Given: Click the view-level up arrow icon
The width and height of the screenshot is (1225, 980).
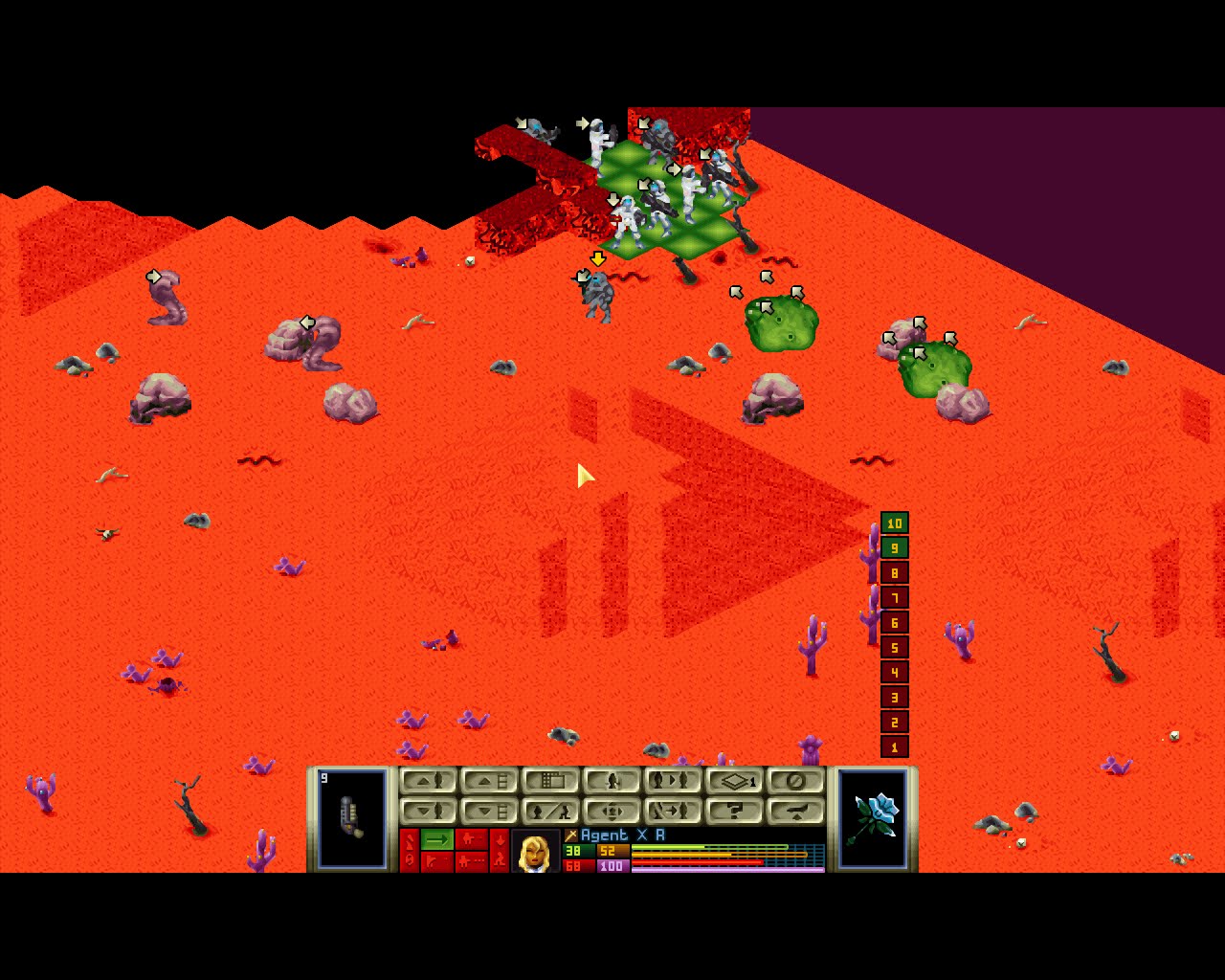Looking at the screenshot, I should tap(488, 781).
